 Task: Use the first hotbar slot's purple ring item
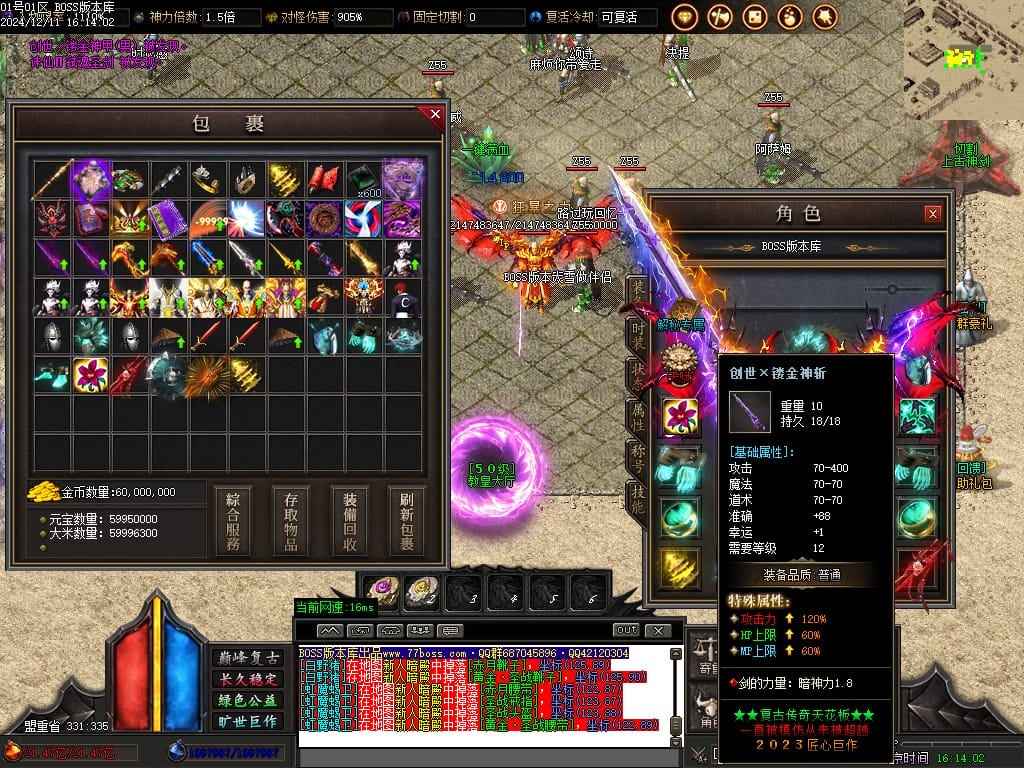tap(382, 592)
